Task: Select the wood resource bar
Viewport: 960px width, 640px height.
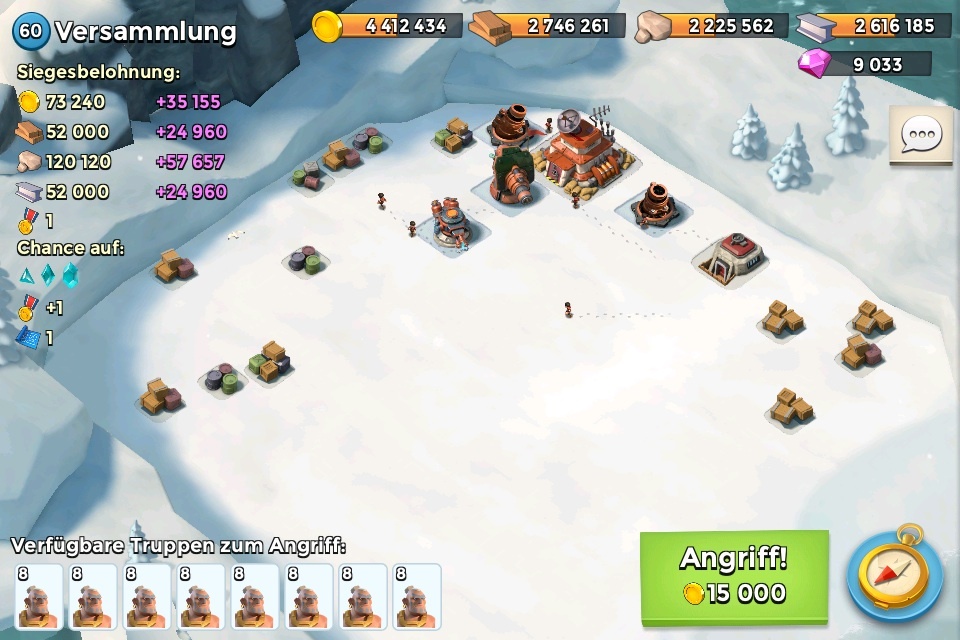Action: click(550, 26)
